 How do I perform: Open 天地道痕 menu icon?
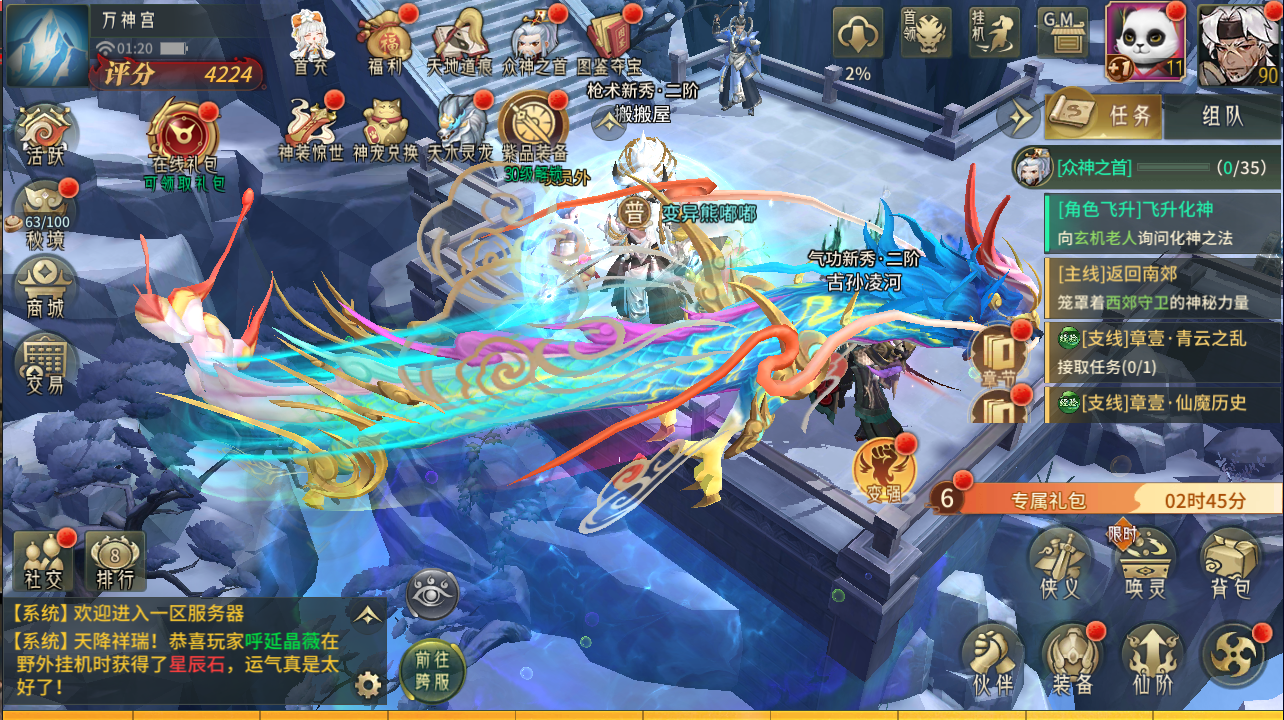tap(459, 40)
